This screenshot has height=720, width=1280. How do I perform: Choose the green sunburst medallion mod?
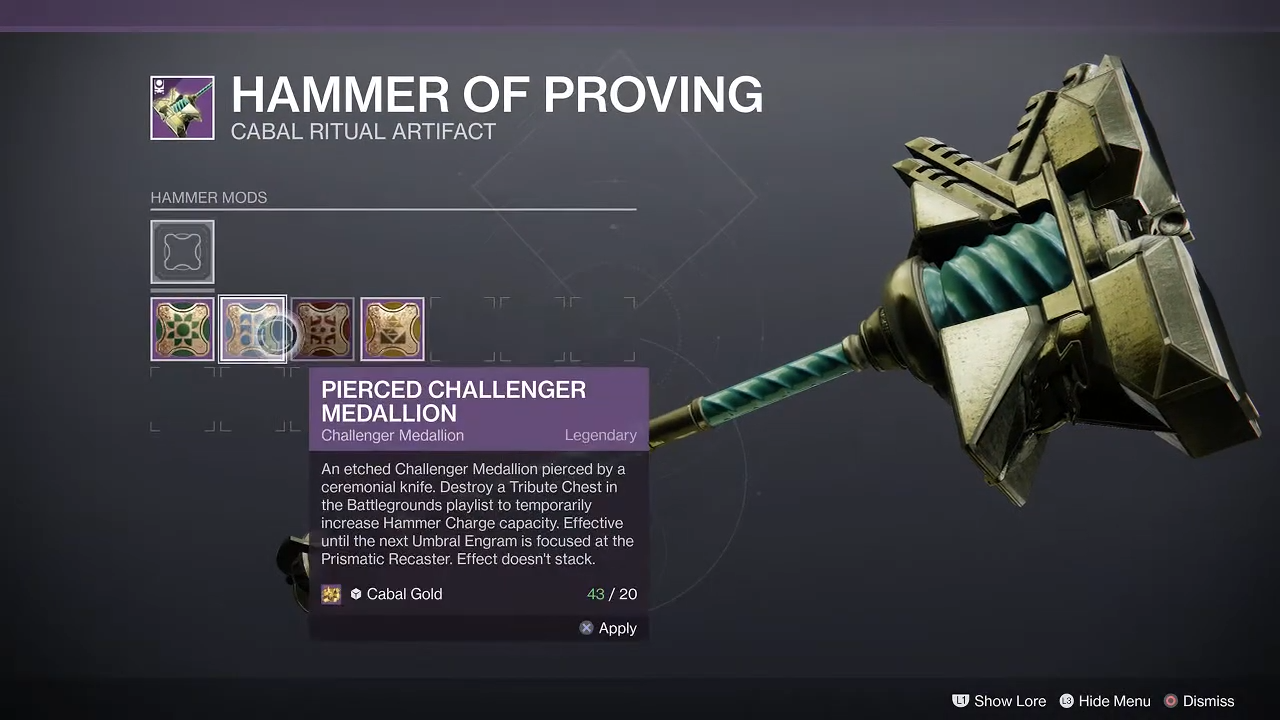[x=182, y=329]
